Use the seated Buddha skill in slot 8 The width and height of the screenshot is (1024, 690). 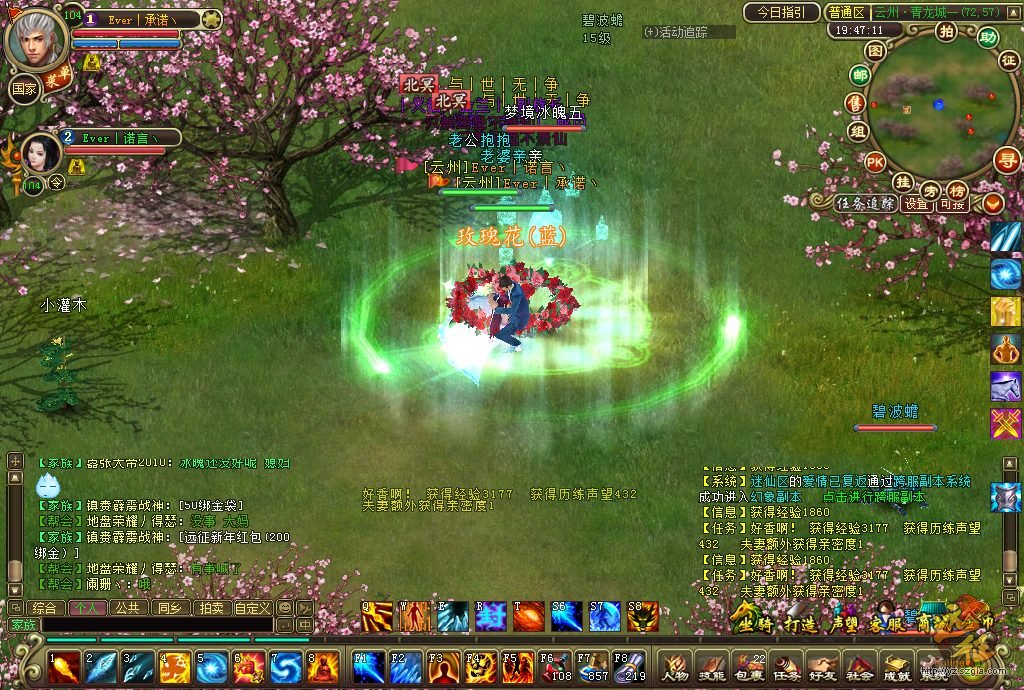[x=324, y=667]
